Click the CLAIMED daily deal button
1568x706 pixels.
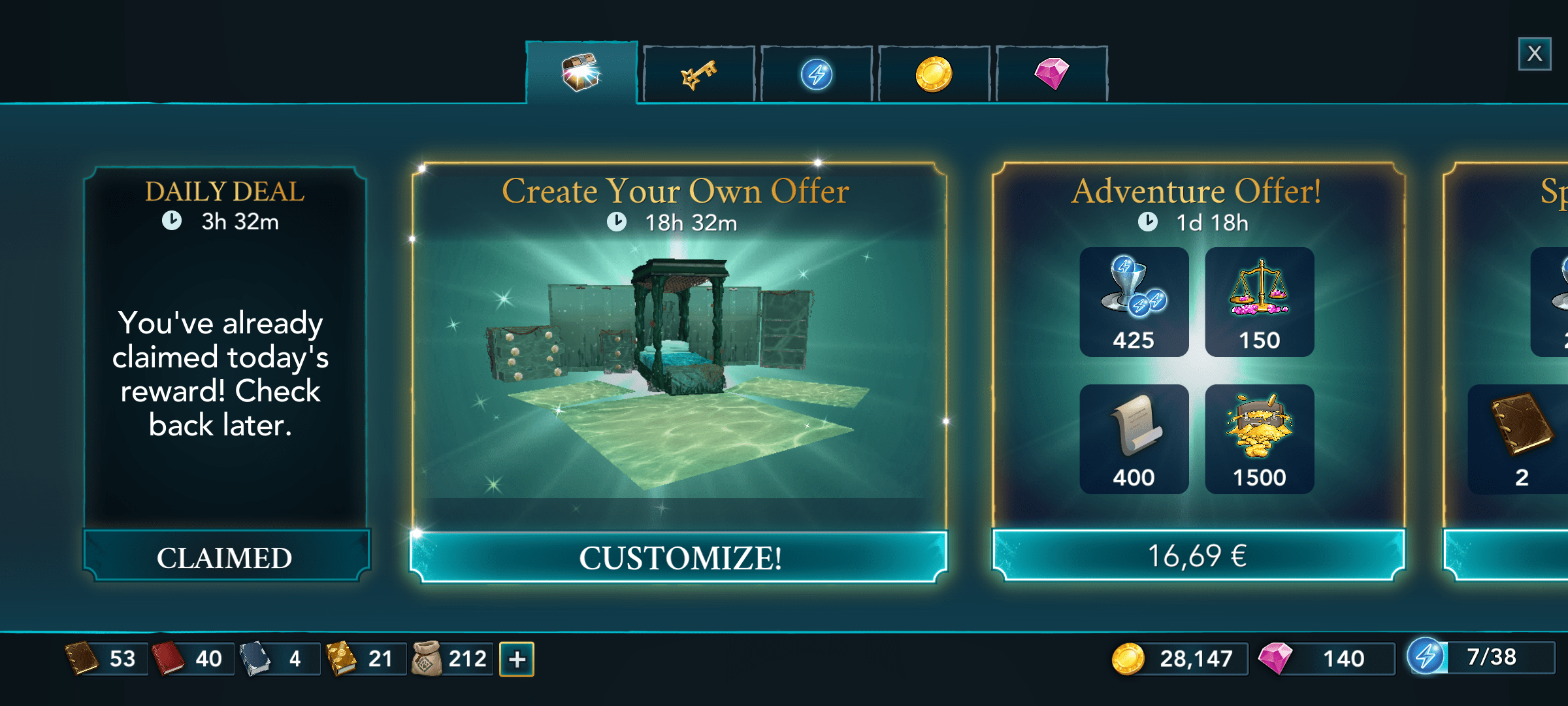[225, 558]
